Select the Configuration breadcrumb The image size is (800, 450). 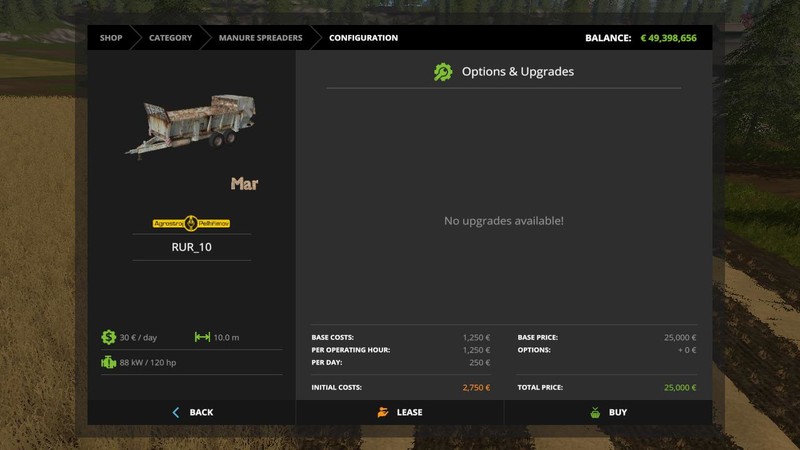click(363, 38)
